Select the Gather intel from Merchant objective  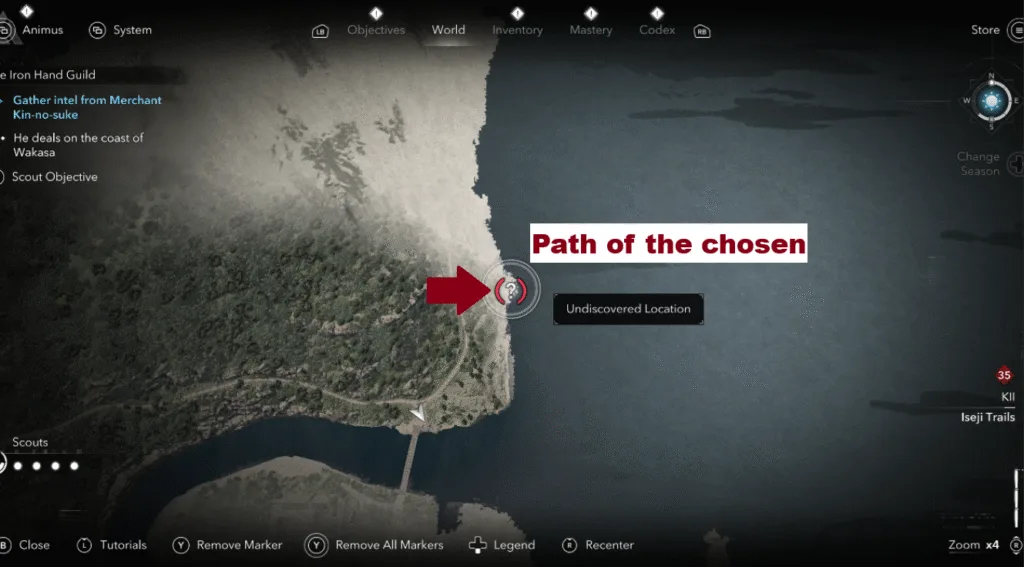tap(86, 107)
